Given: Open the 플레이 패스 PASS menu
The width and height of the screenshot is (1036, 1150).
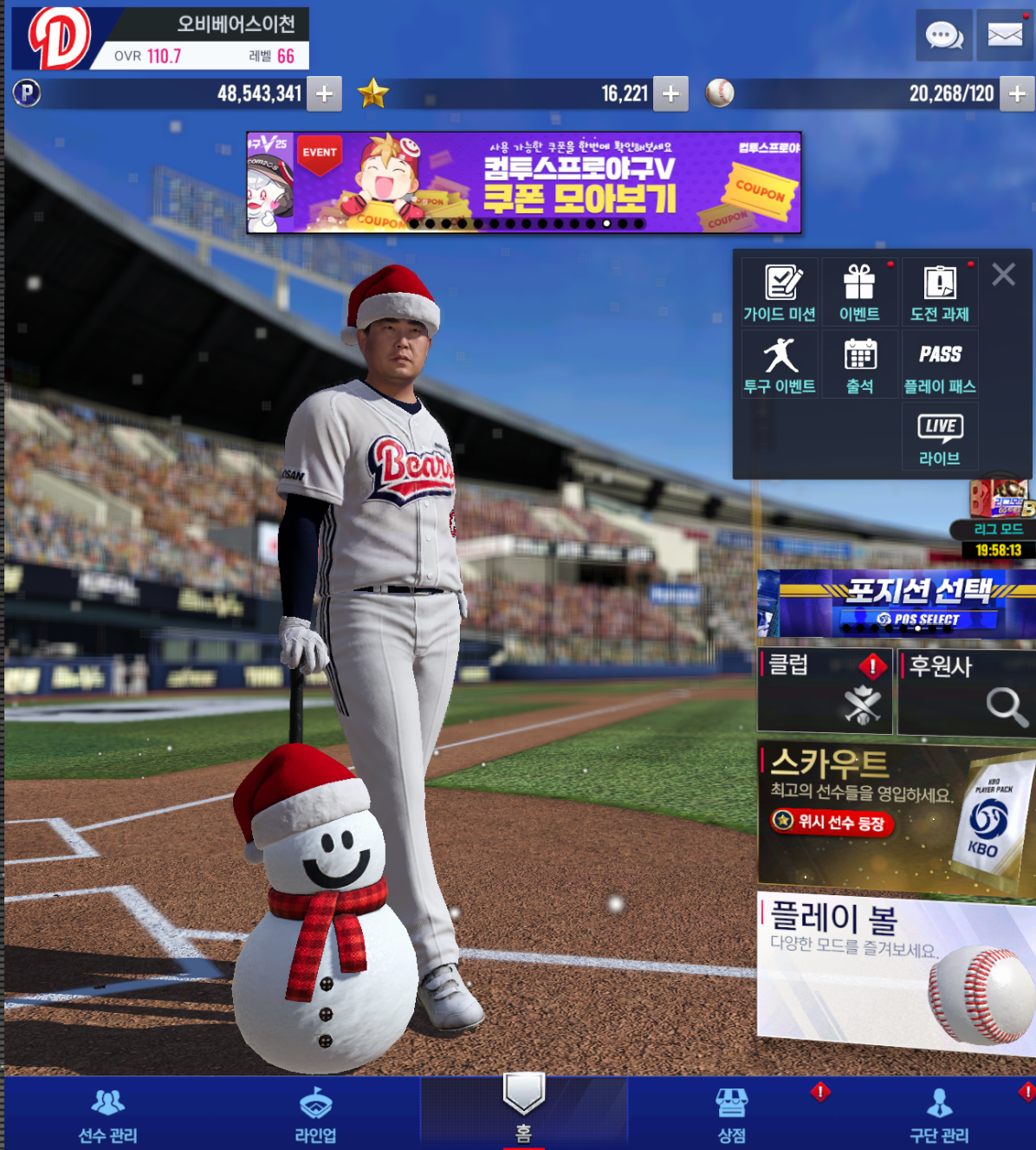Looking at the screenshot, I should pos(940,365).
